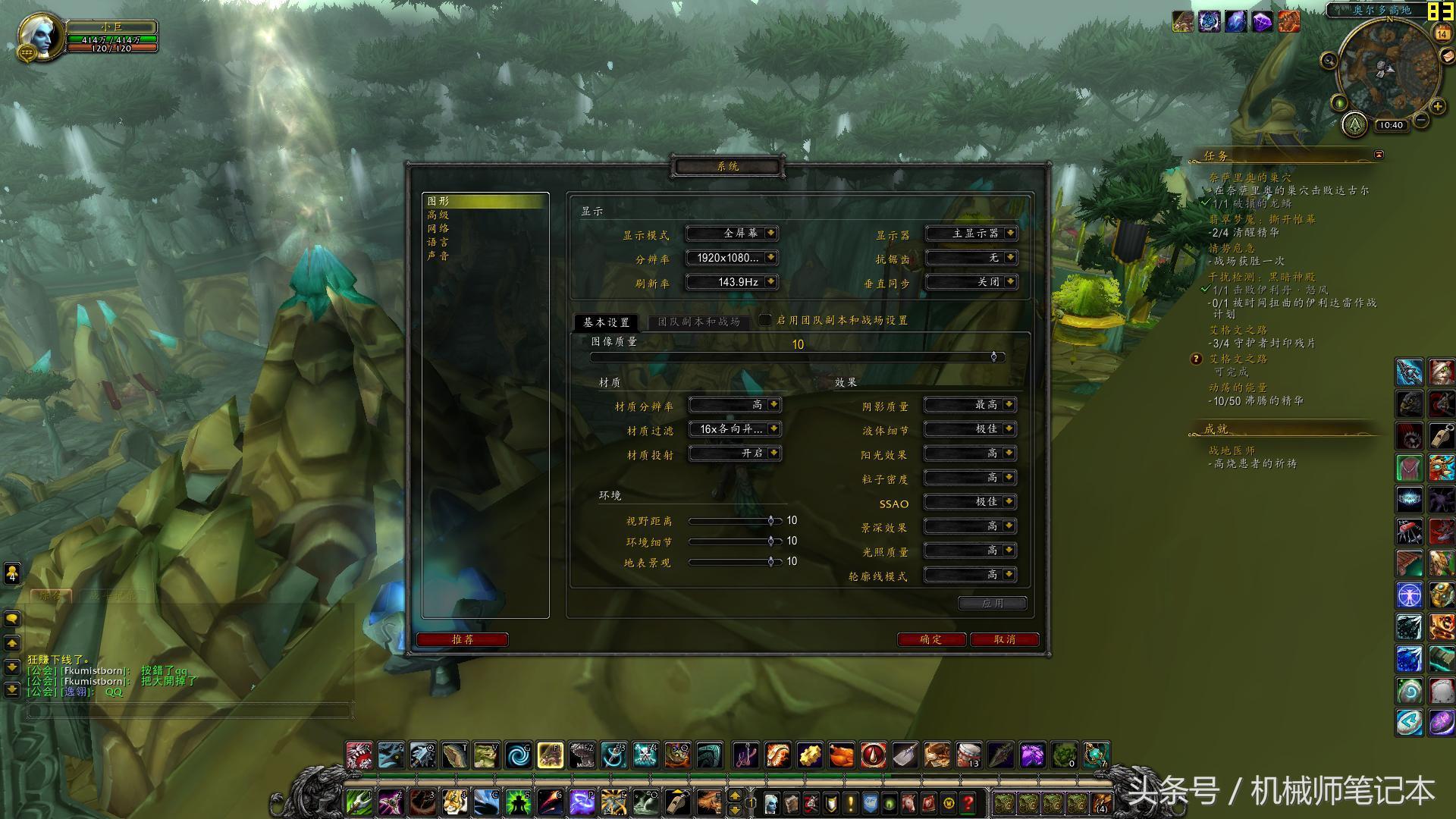The width and height of the screenshot is (1456, 819).
Task: Change the 分辨率 resolution dropdown
Action: [732, 258]
